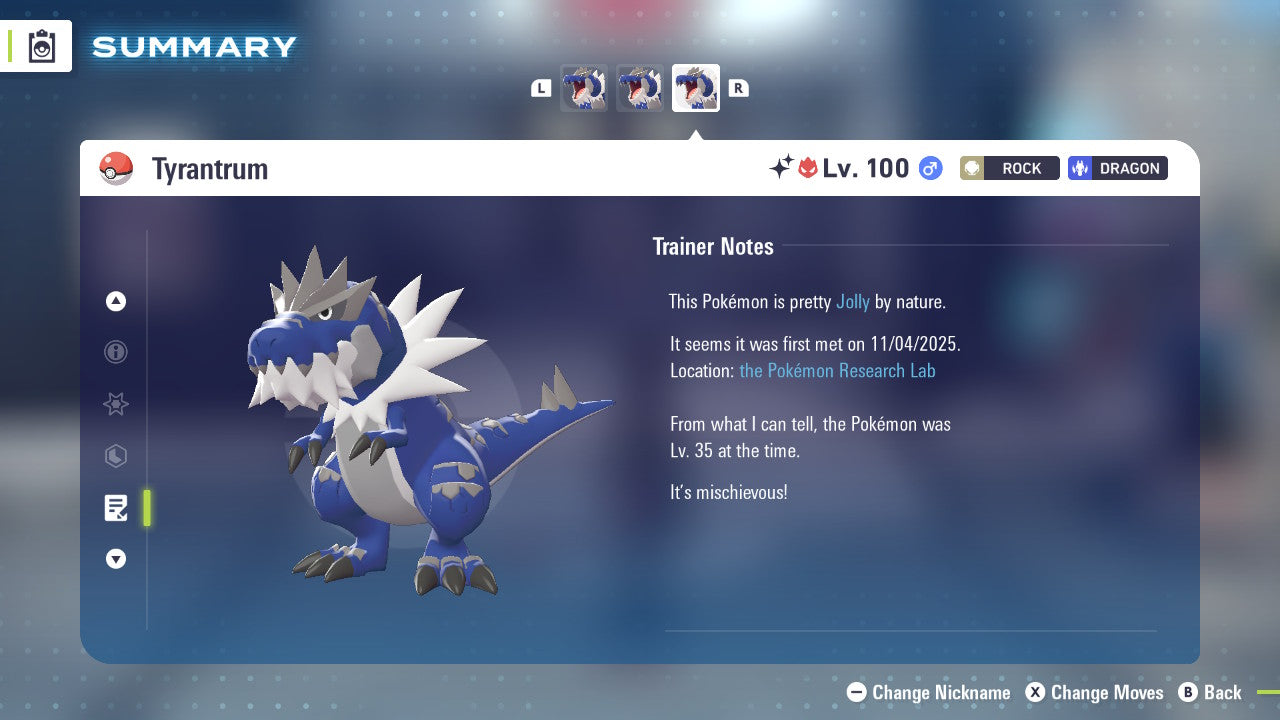Click the male gender symbol
Screen dimensions: 1280x720
(929, 168)
